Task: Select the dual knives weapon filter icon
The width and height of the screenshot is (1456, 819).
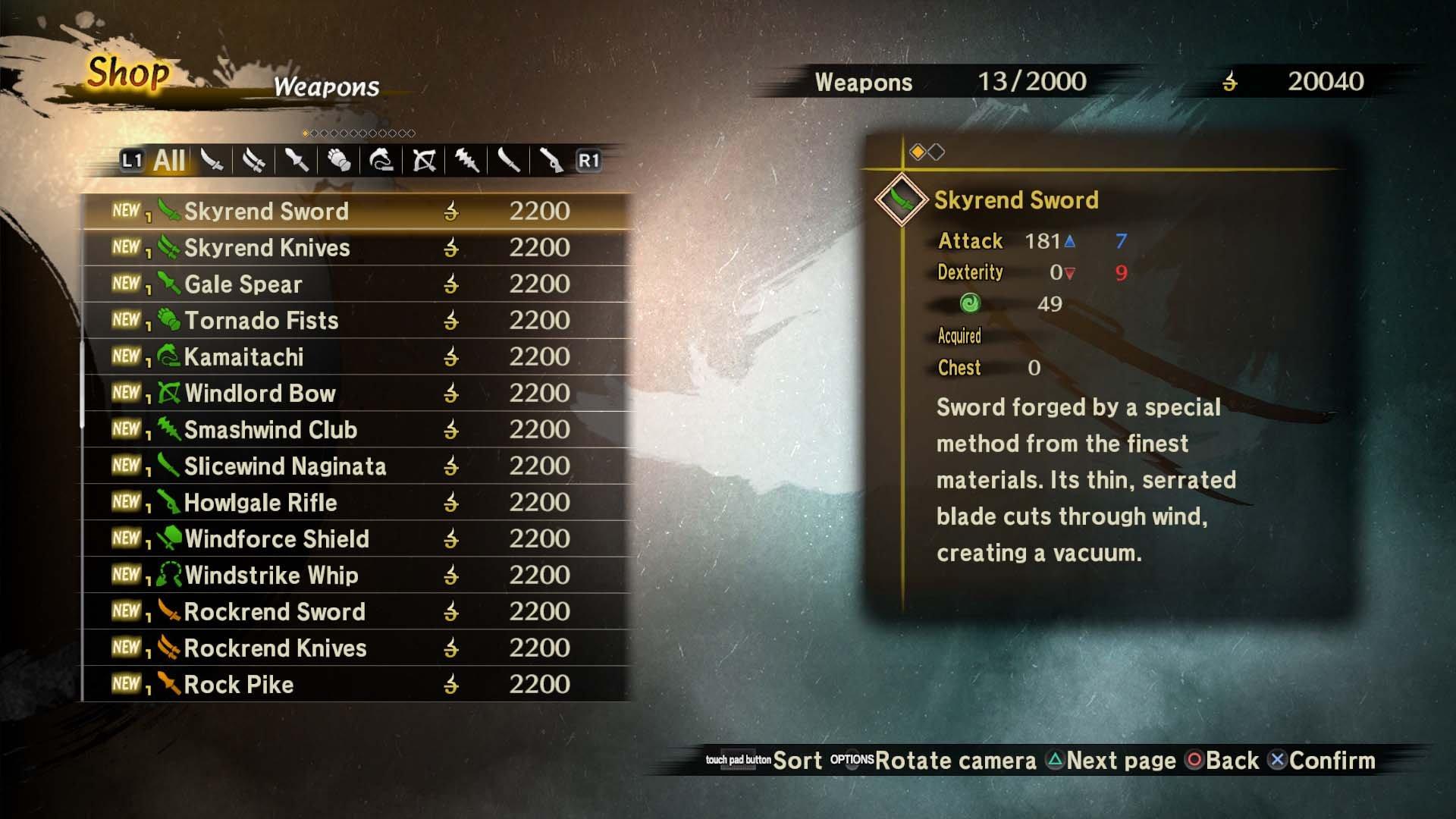Action: (253, 161)
